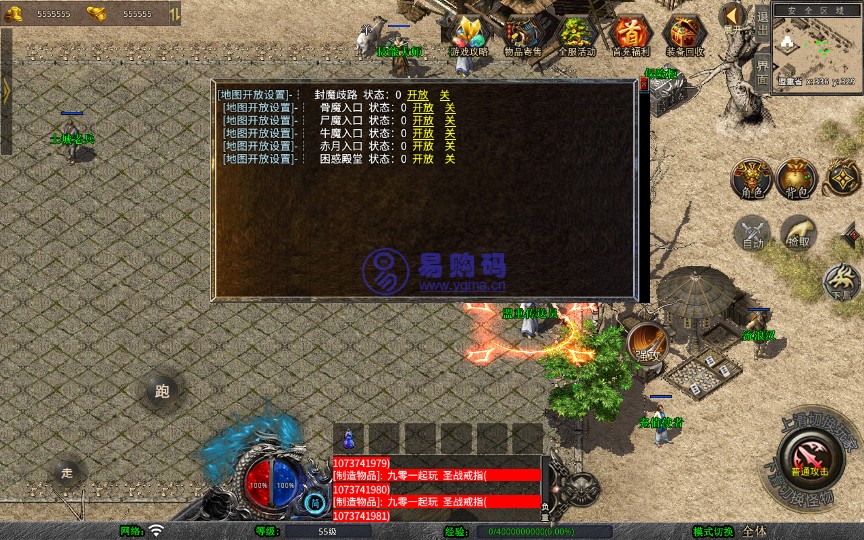Open the 首充福利 first-recharge bonus
Screen dimensions: 864x540
pos(630,35)
